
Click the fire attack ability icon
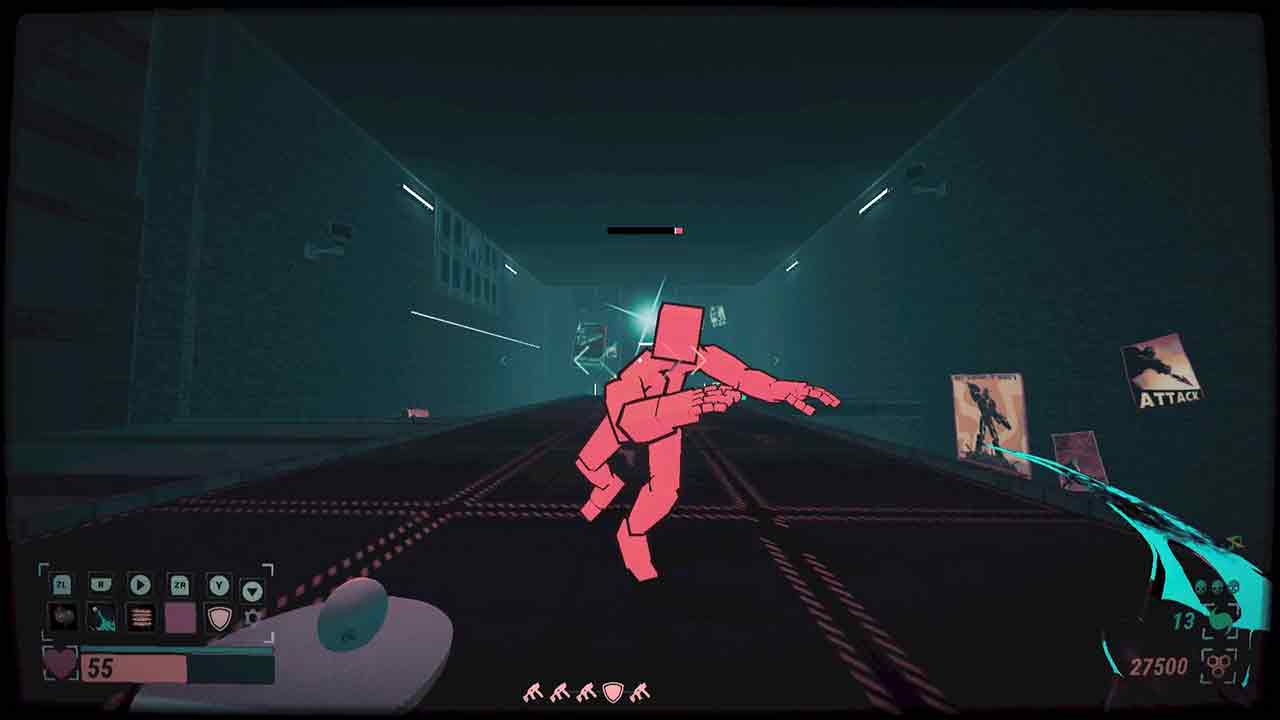(140, 618)
